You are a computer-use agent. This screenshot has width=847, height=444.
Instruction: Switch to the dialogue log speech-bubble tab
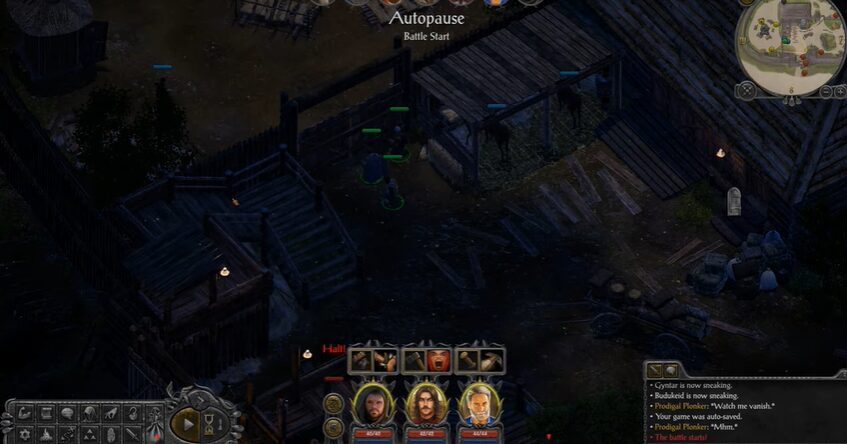point(671,370)
